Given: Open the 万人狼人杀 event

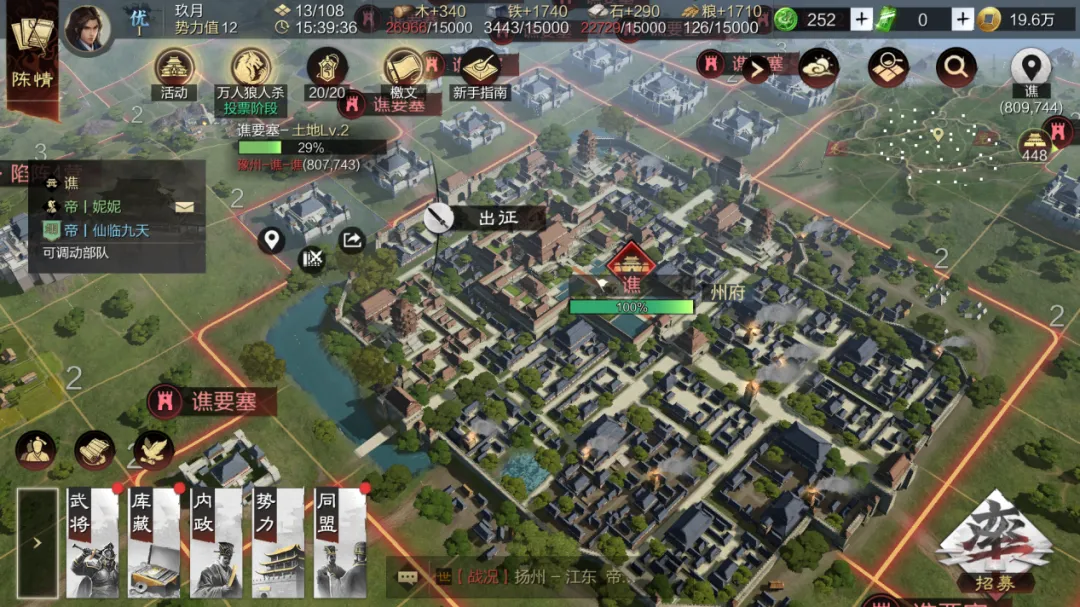Looking at the screenshot, I should 251,70.
